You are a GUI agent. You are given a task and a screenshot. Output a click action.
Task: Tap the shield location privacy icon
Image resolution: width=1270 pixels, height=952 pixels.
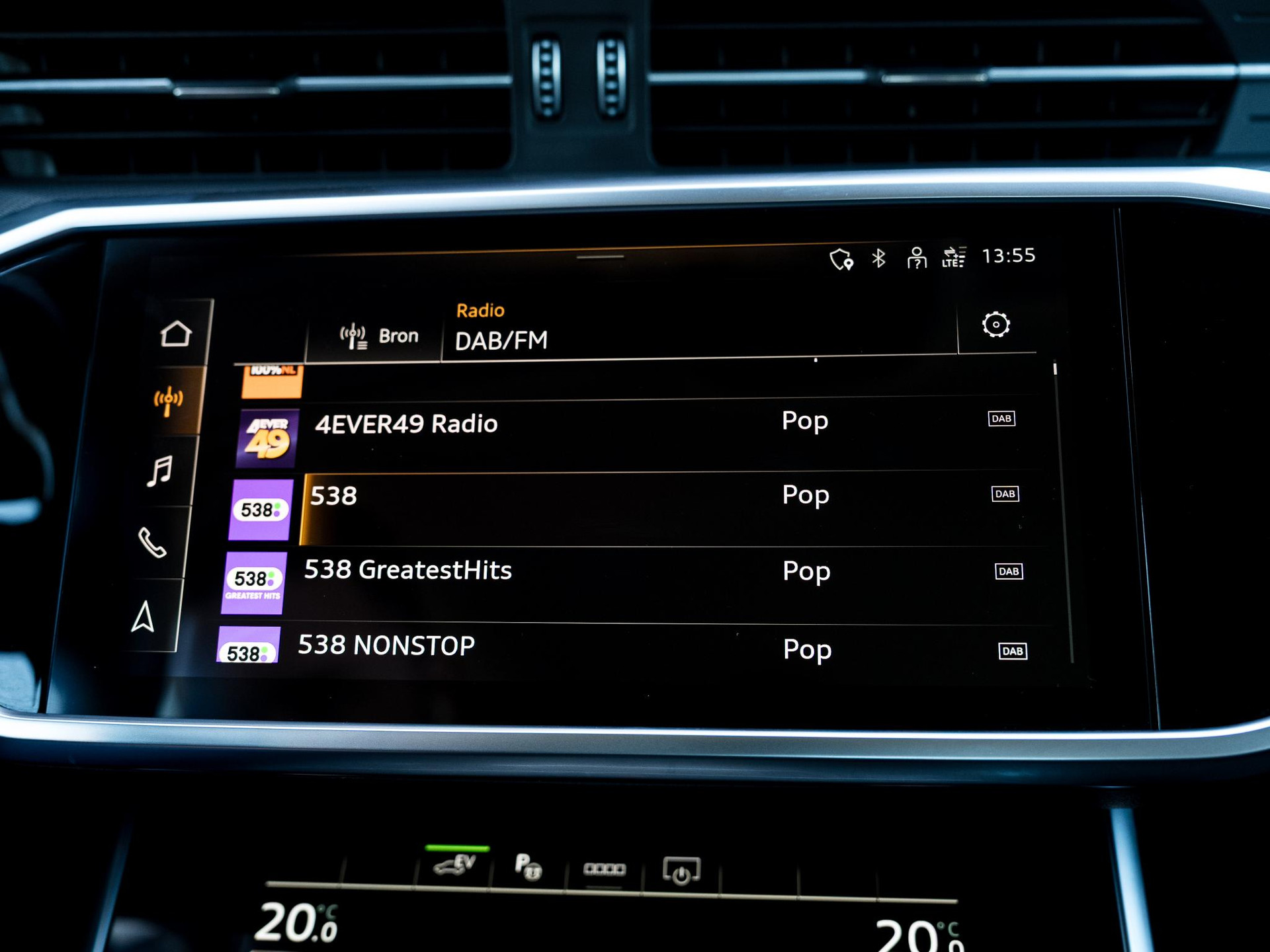pos(841,259)
